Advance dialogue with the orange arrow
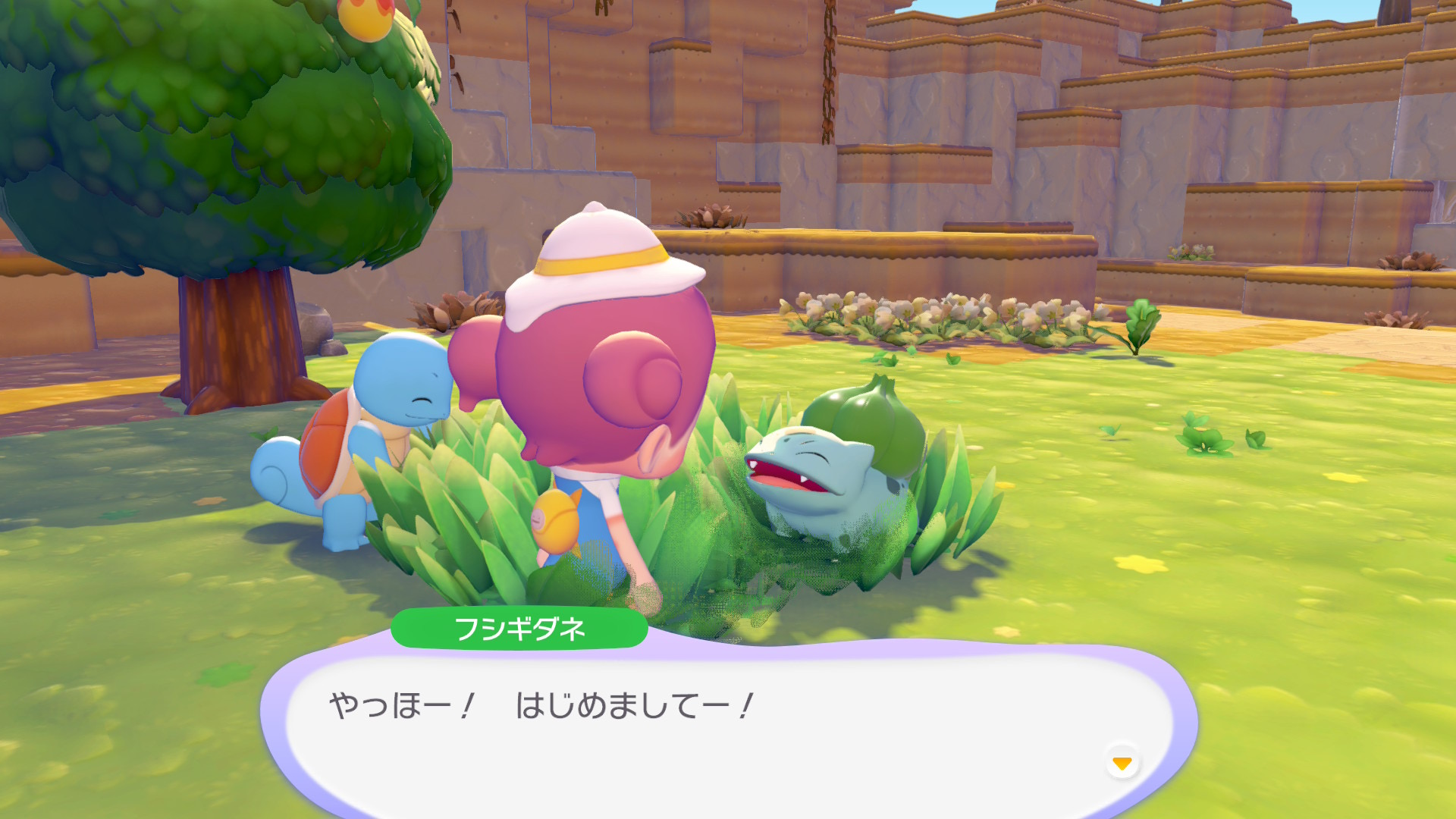The height and width of the screenshot is (819, 1456). click(x=1122, y=762)
